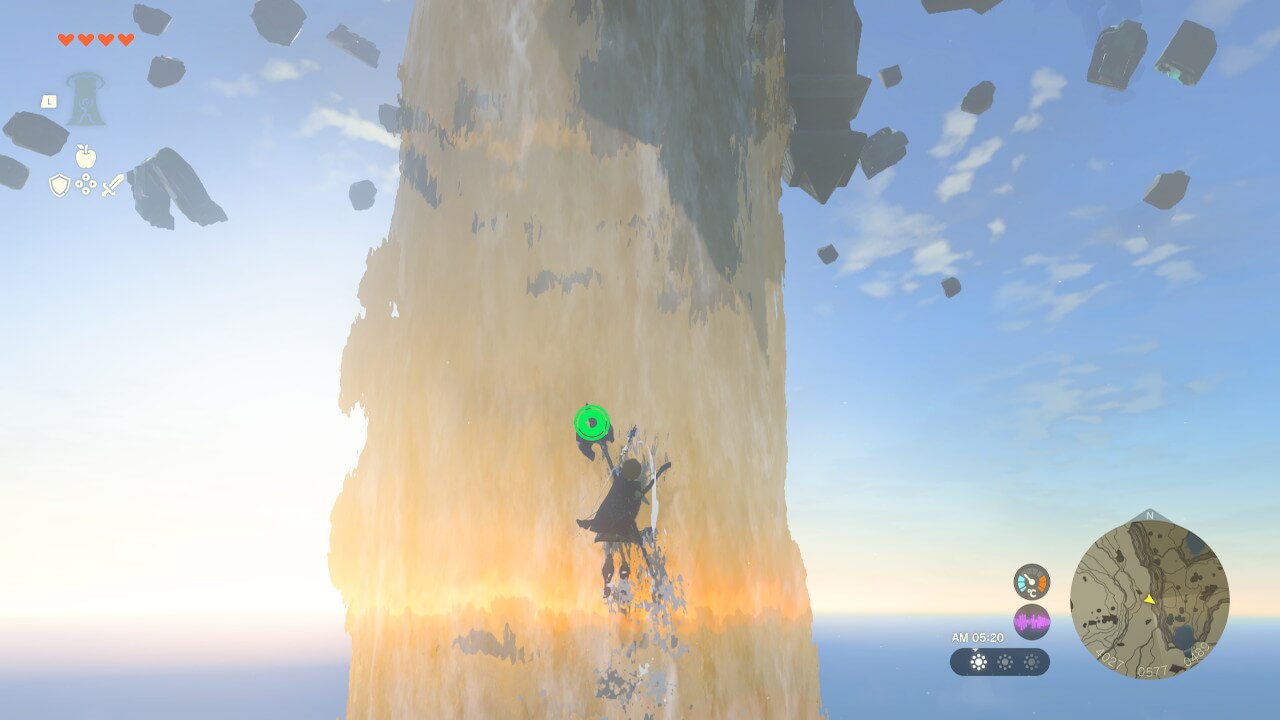Viewport: 1280px width, 720px height.
Task: Open the circular minimap
Action: tap(1149, 599)
